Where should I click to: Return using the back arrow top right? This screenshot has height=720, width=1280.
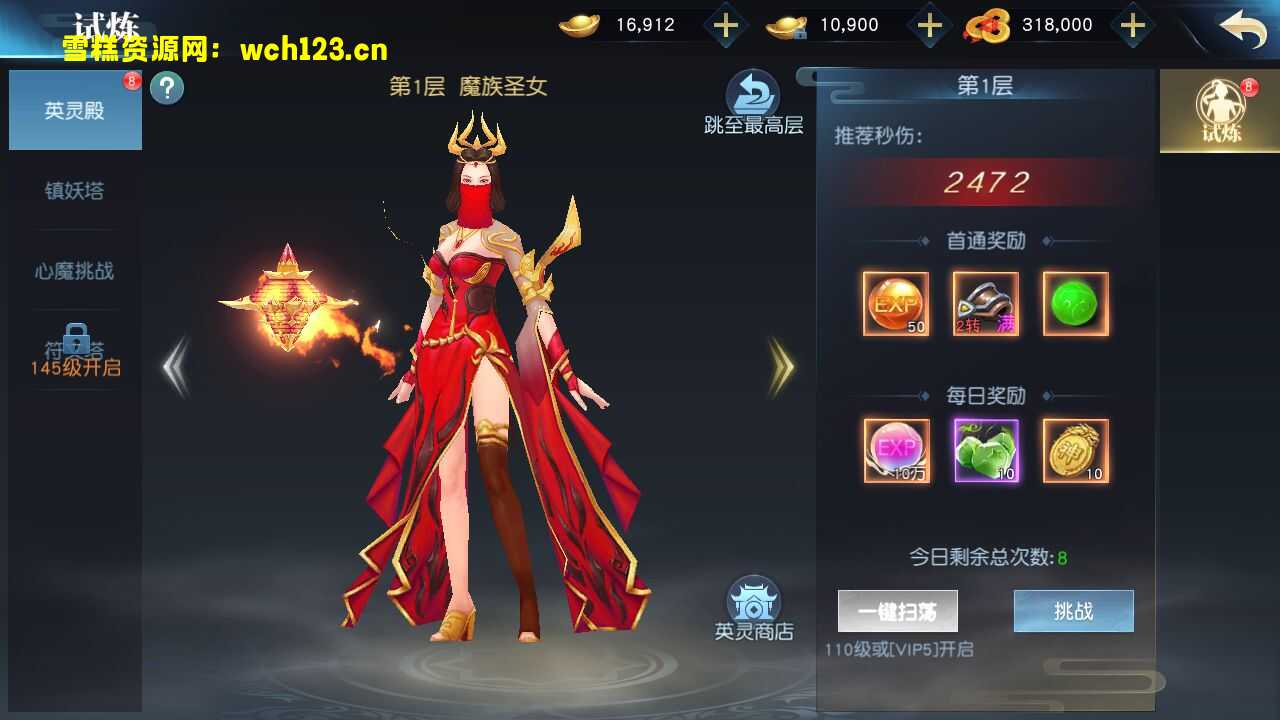(x=1245, y=30)
